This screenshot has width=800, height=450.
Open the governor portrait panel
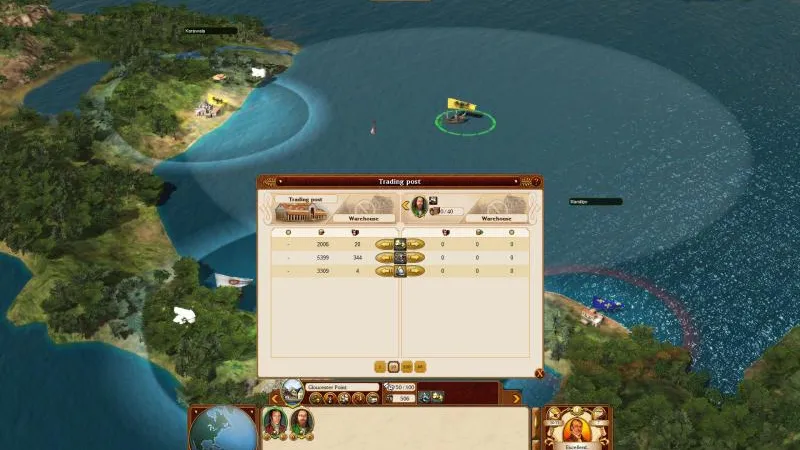[x=577, y=428]
